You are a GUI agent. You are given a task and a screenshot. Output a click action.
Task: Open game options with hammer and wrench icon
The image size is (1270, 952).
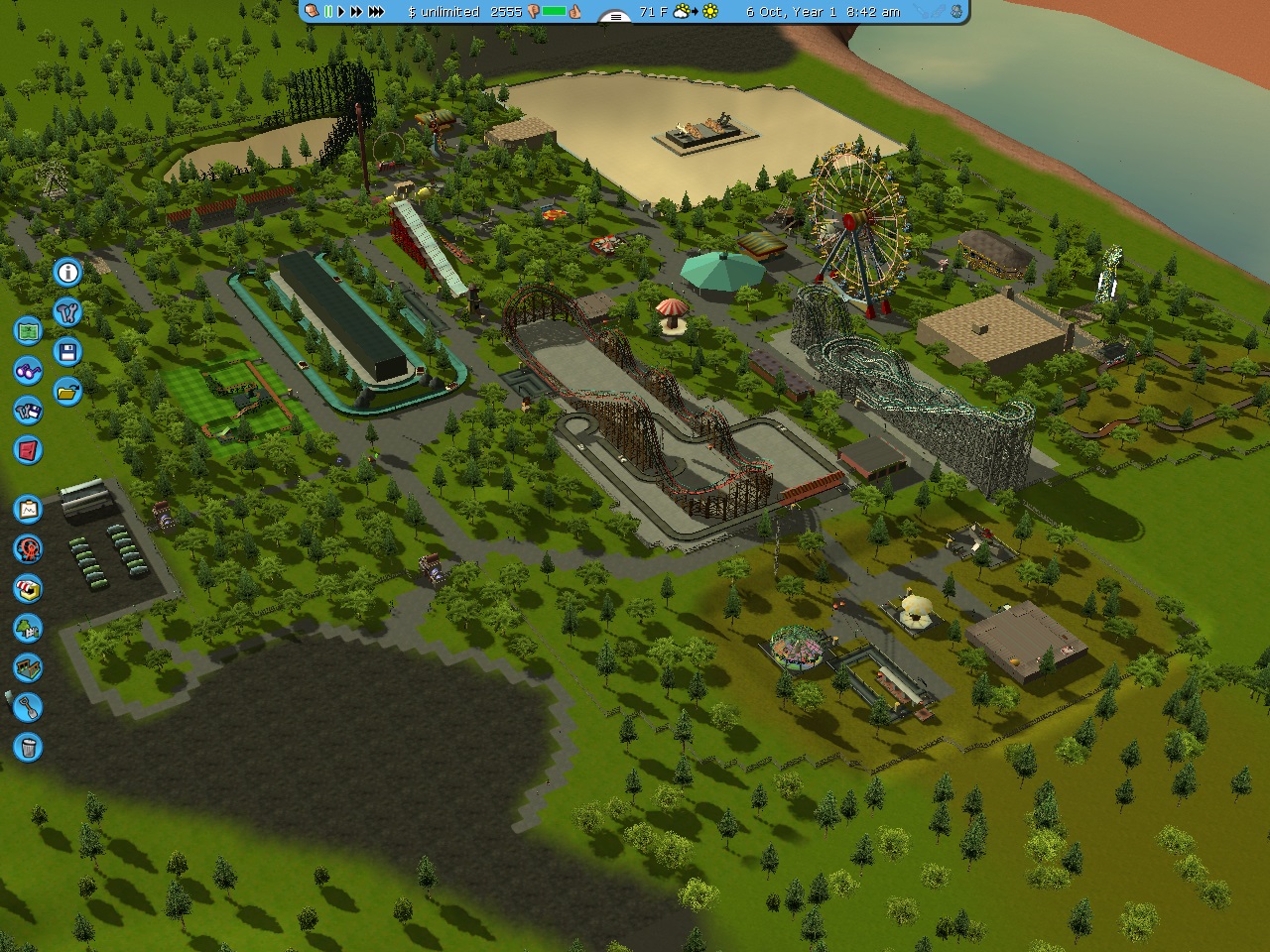(x=67, y=312)
